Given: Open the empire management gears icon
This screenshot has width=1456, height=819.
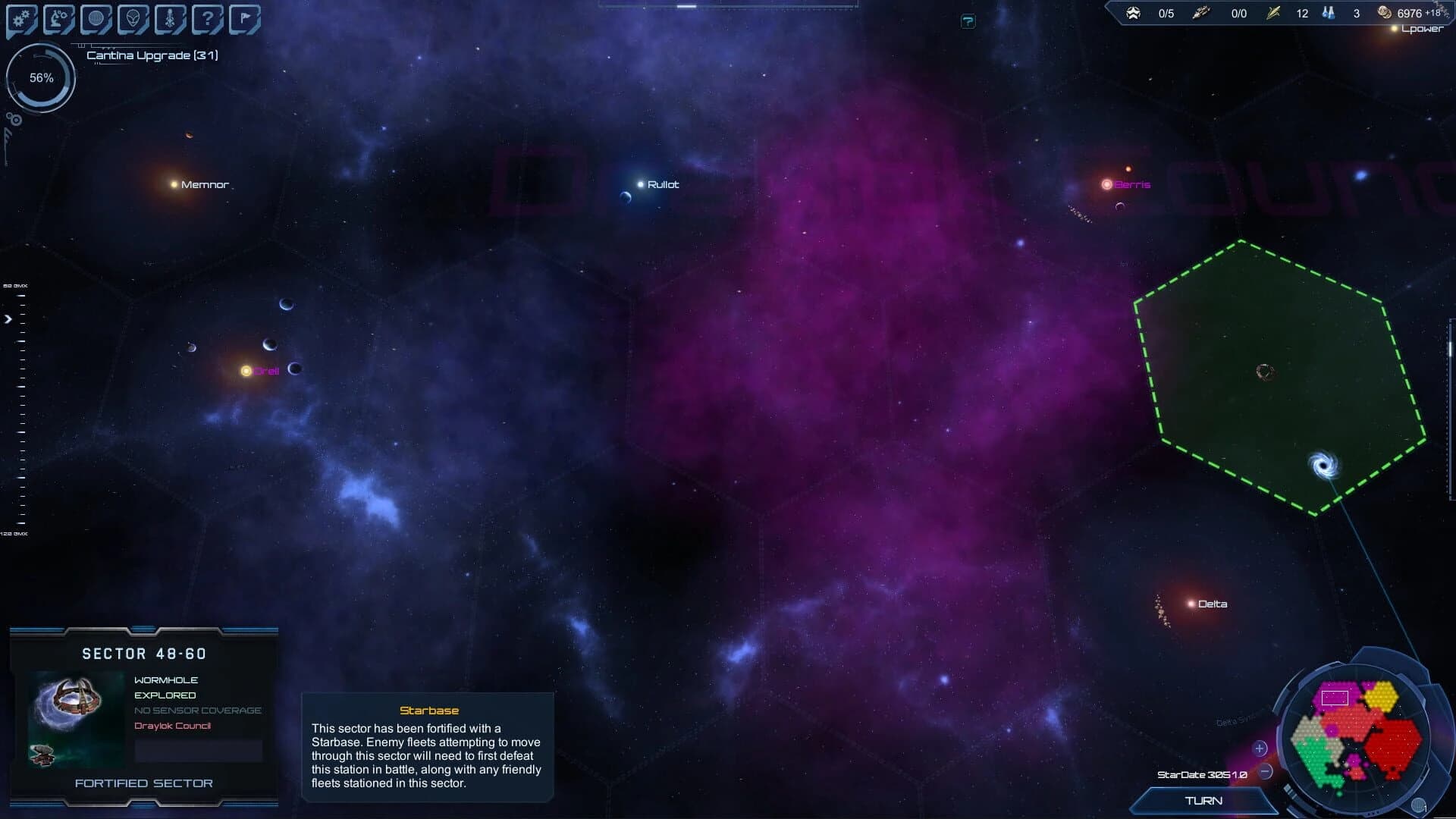Looking at the screenshot, I should [x=20, y=17].
